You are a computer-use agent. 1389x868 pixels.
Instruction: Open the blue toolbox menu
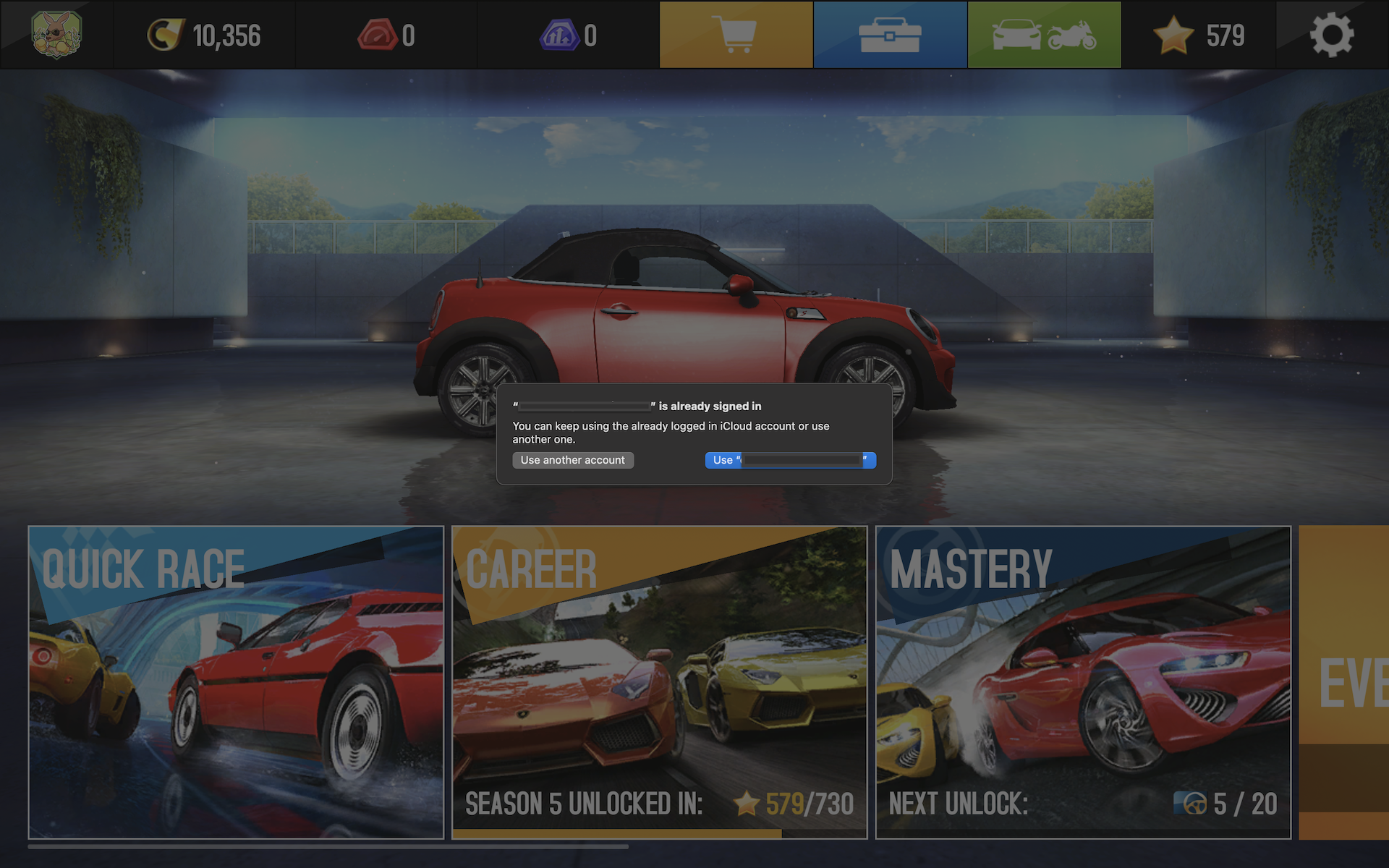(890, 35)
